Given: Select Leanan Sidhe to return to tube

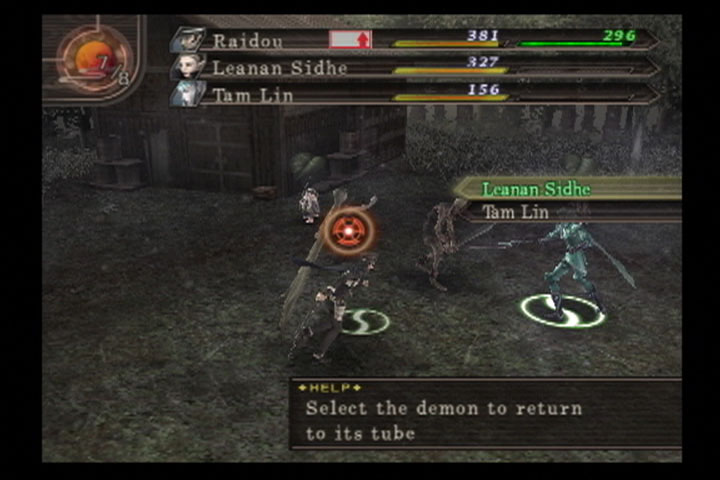Looking at the screenshot, I should [x=536, y=189].
